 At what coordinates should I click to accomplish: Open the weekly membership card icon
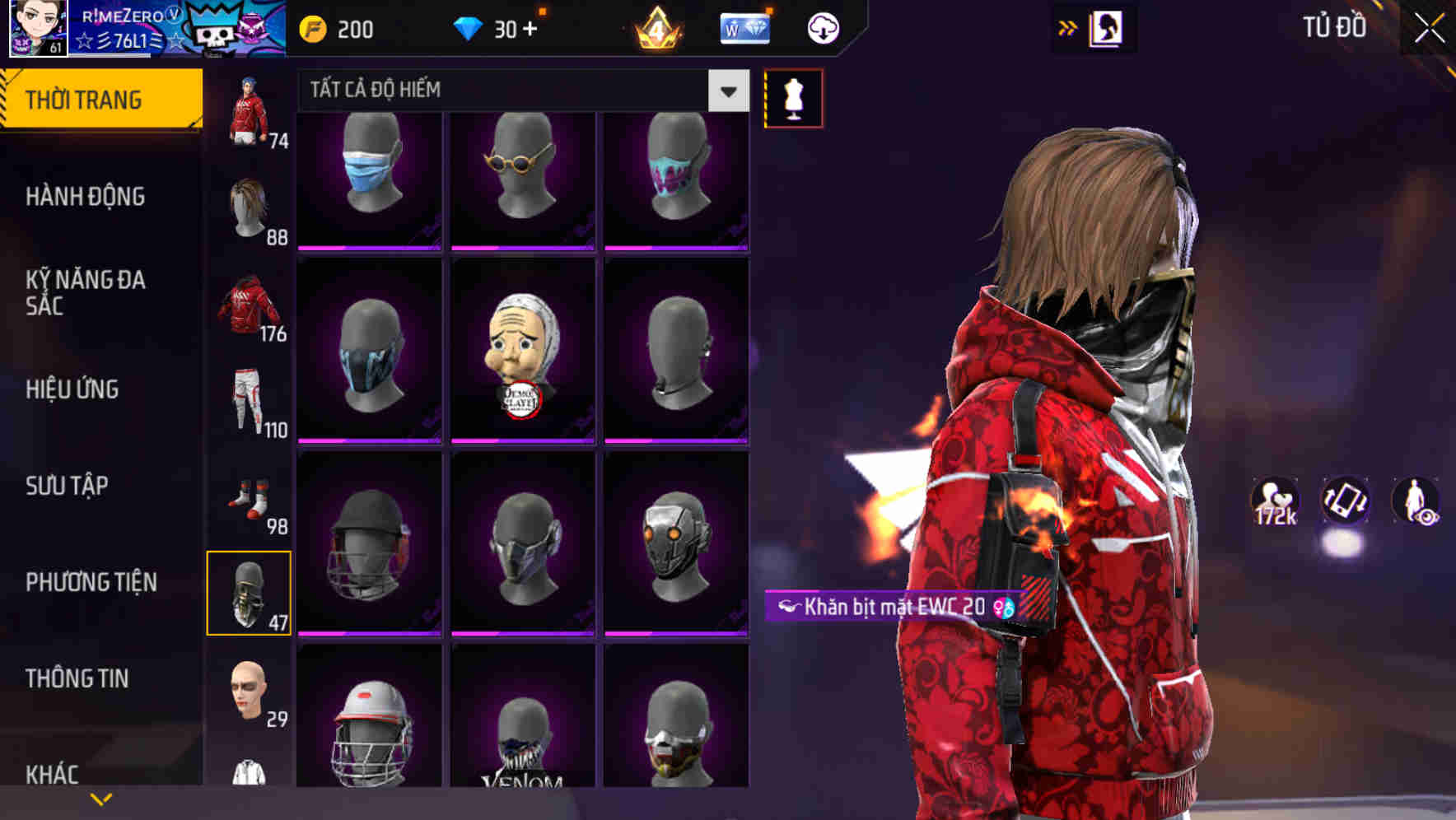tap(744, 27)
